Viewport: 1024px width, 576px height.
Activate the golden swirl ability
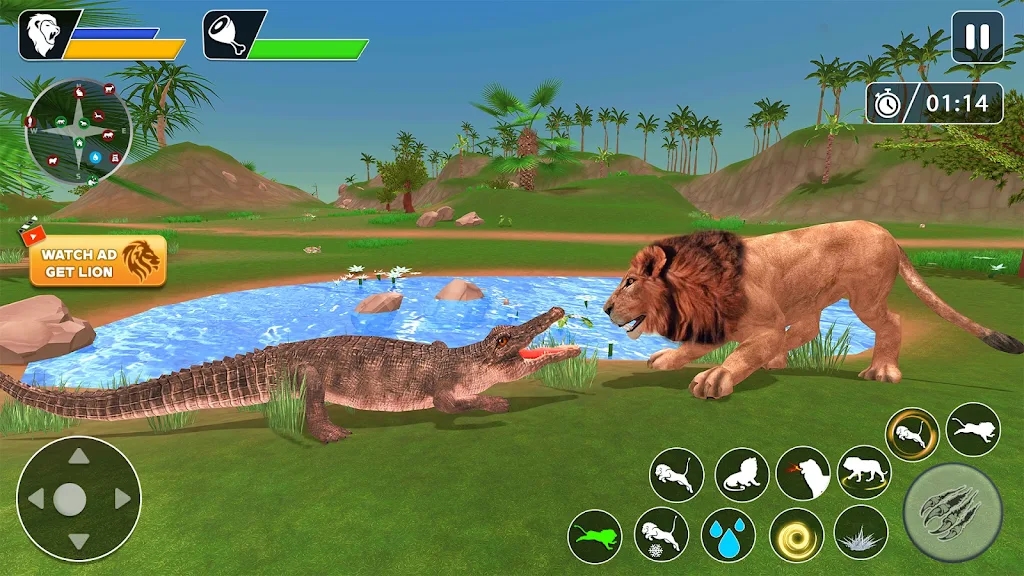[x=796, y=536]
